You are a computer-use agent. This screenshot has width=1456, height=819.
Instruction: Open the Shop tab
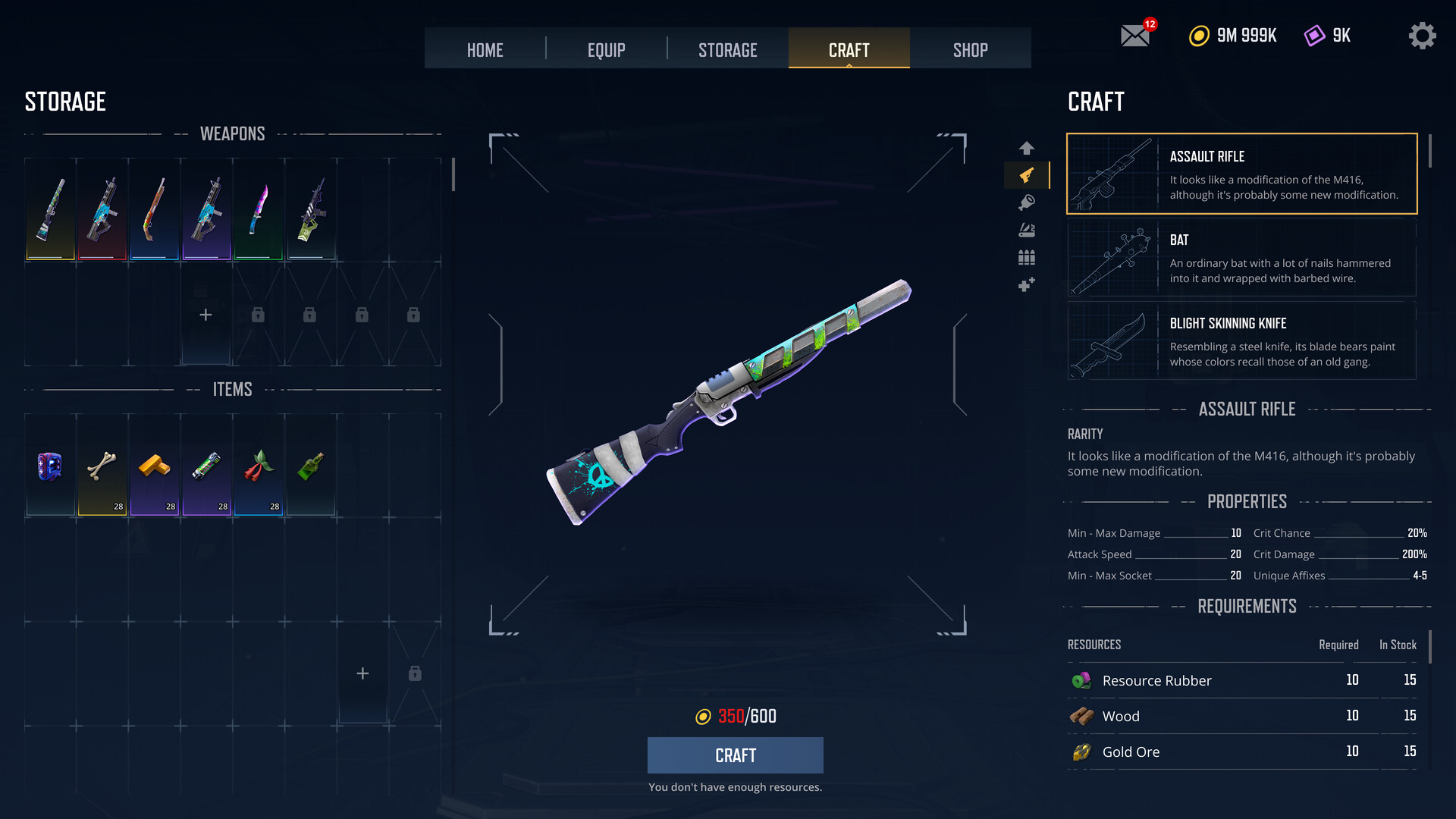970,50
